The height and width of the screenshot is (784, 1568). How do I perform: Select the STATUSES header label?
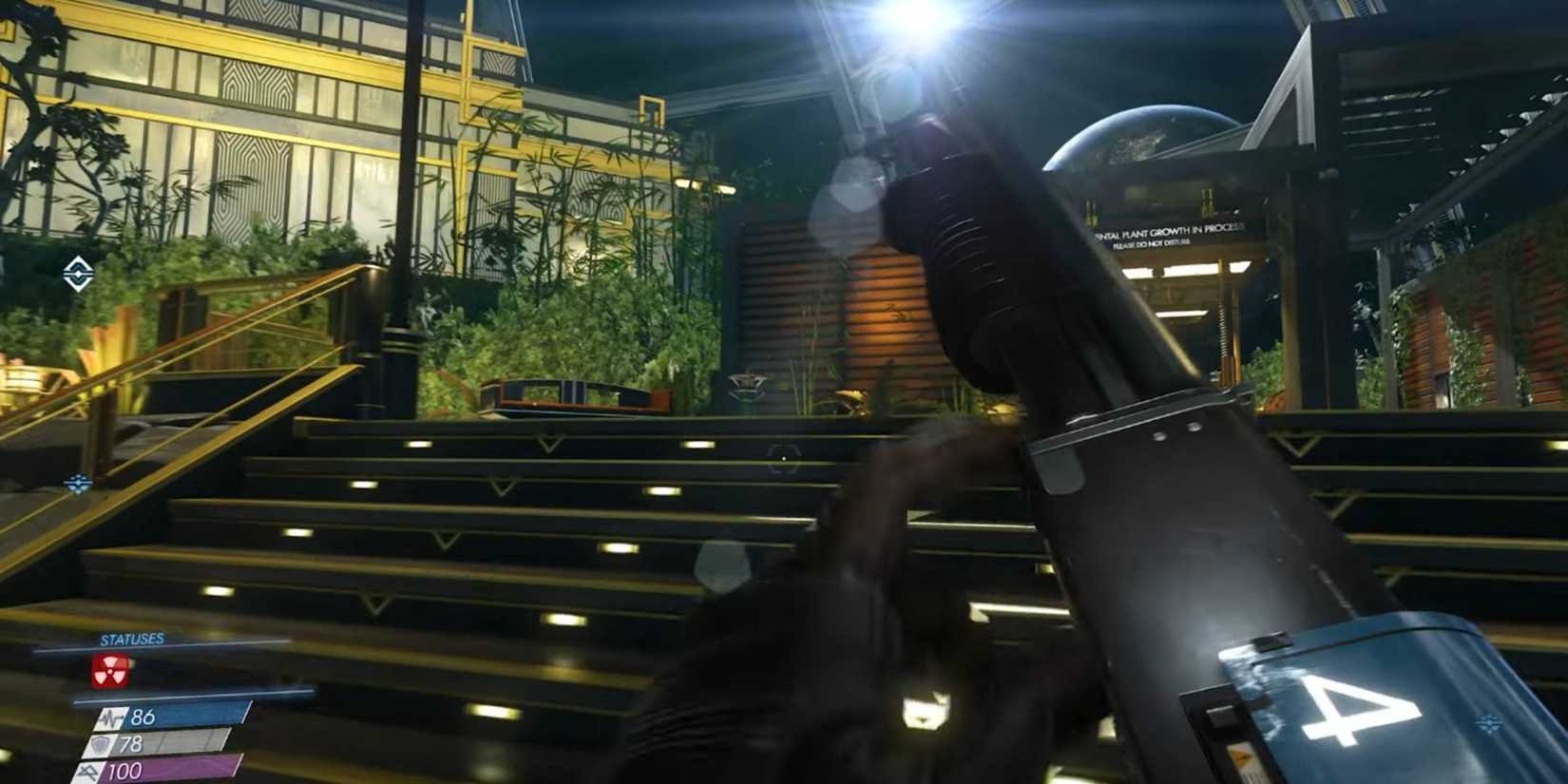(x=131, y=639)
